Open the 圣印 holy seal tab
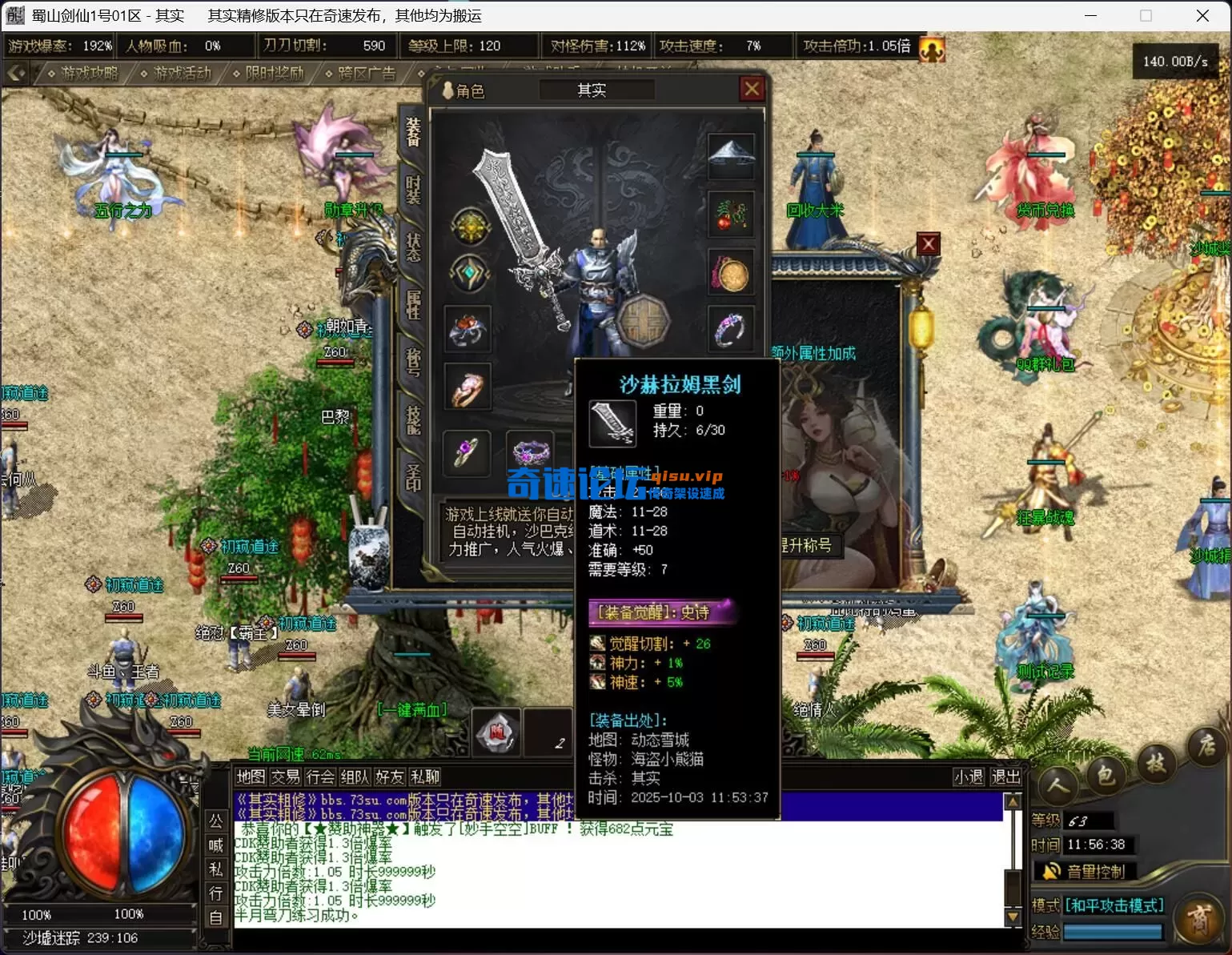Image resolution: width=1232 pixels, height=955 pixels. coord(413,476)
